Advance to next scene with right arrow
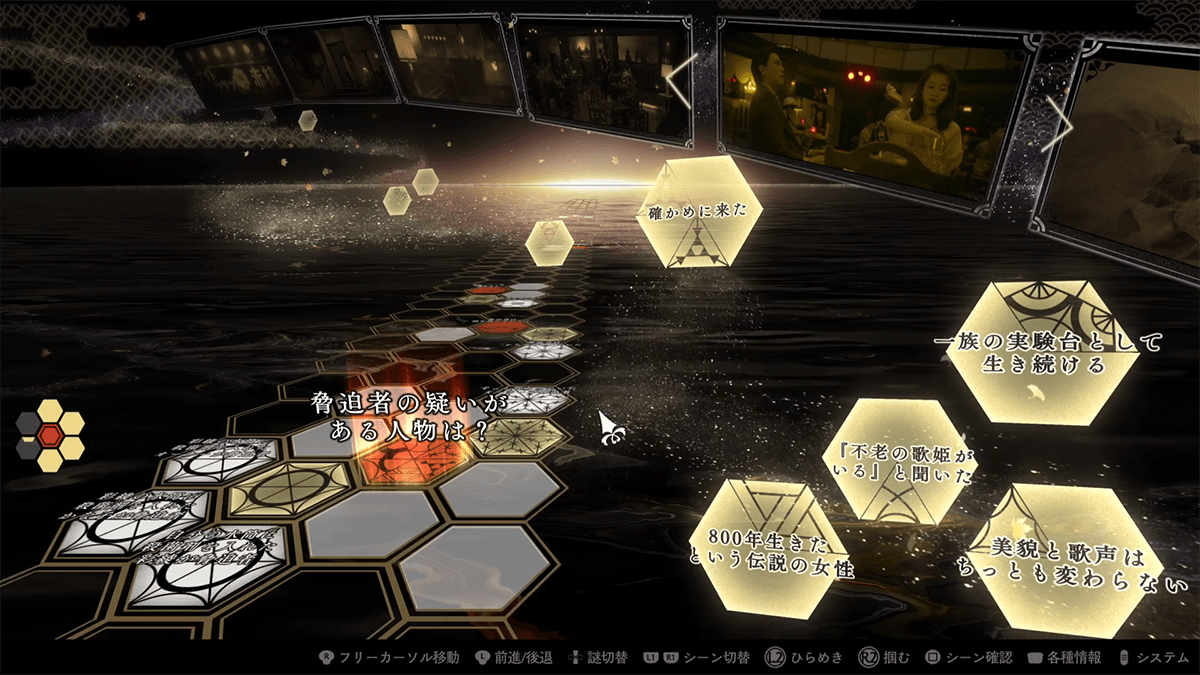Screen dimensions: 1200x675 point(1057,129)
